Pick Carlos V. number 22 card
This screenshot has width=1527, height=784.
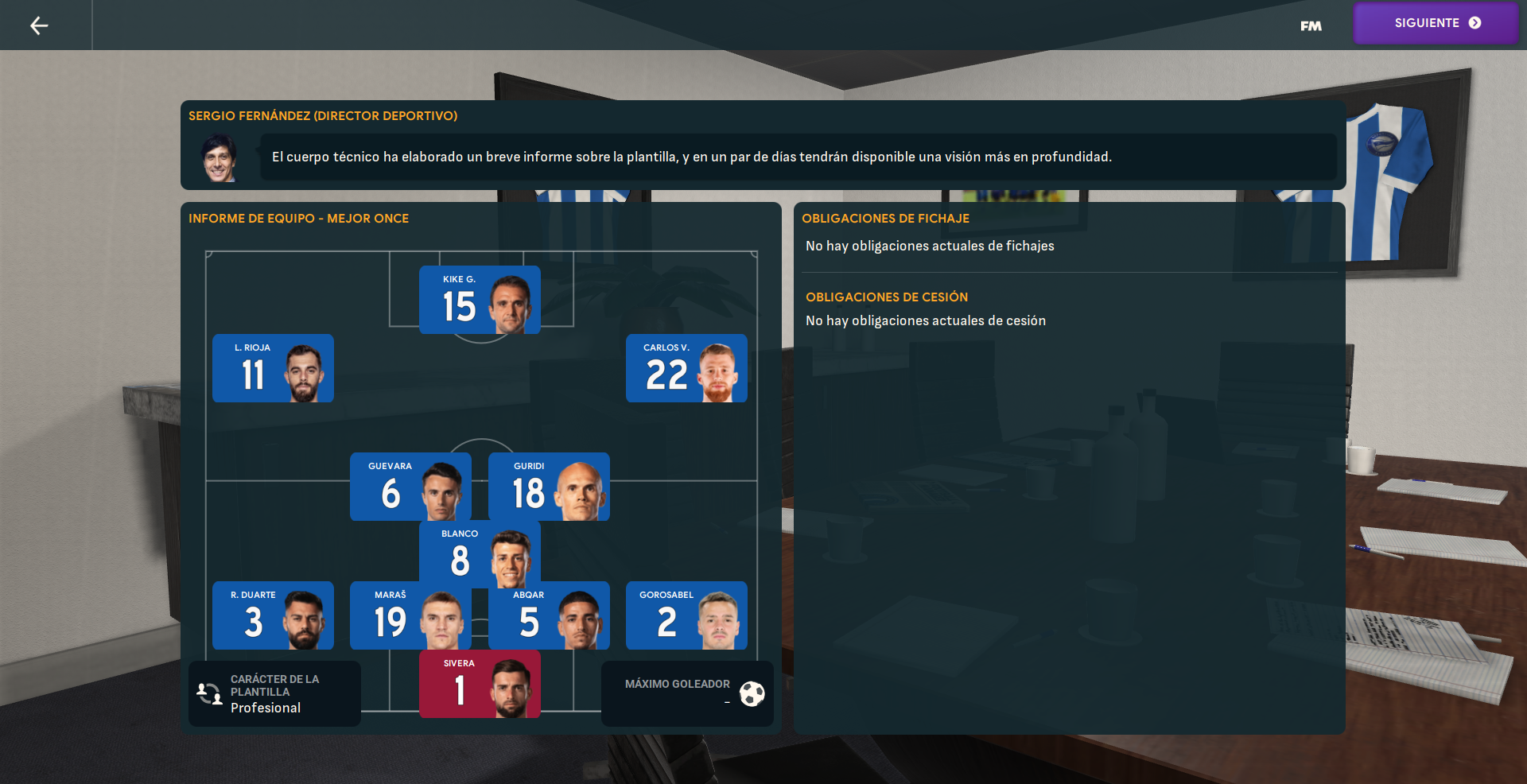point(686,368)
